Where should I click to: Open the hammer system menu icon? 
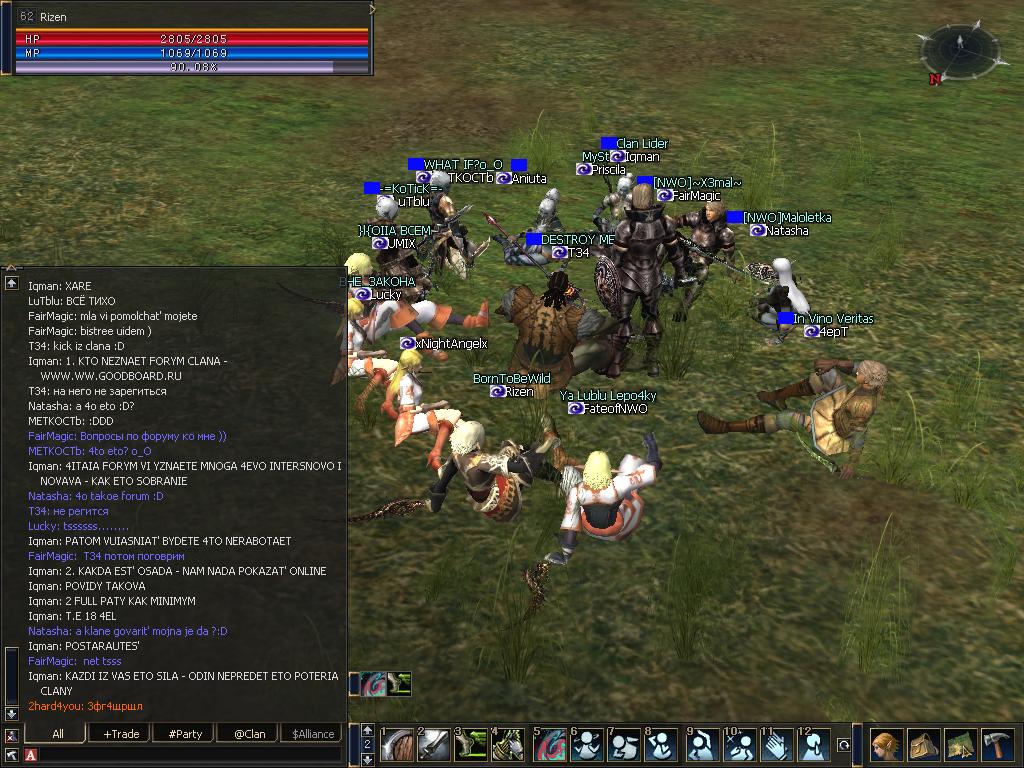pos(999,745)
